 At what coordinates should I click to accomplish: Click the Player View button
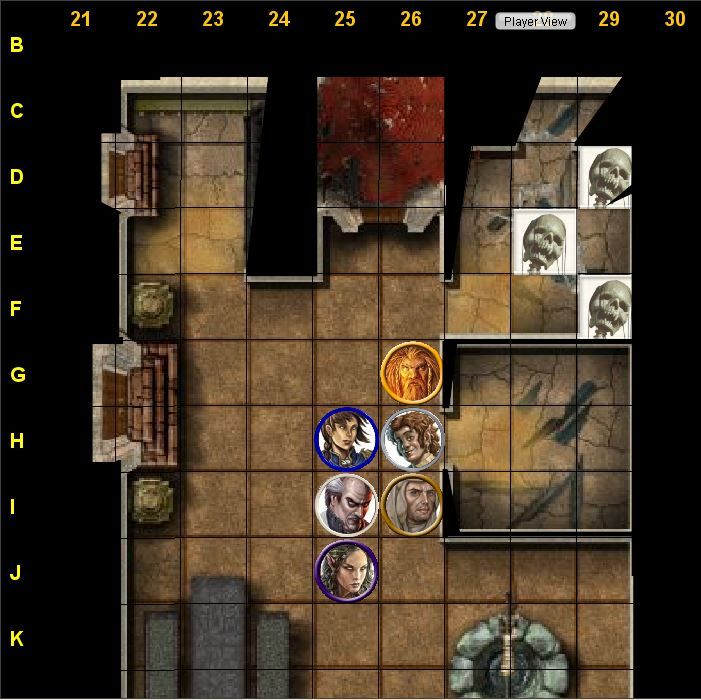535,21
